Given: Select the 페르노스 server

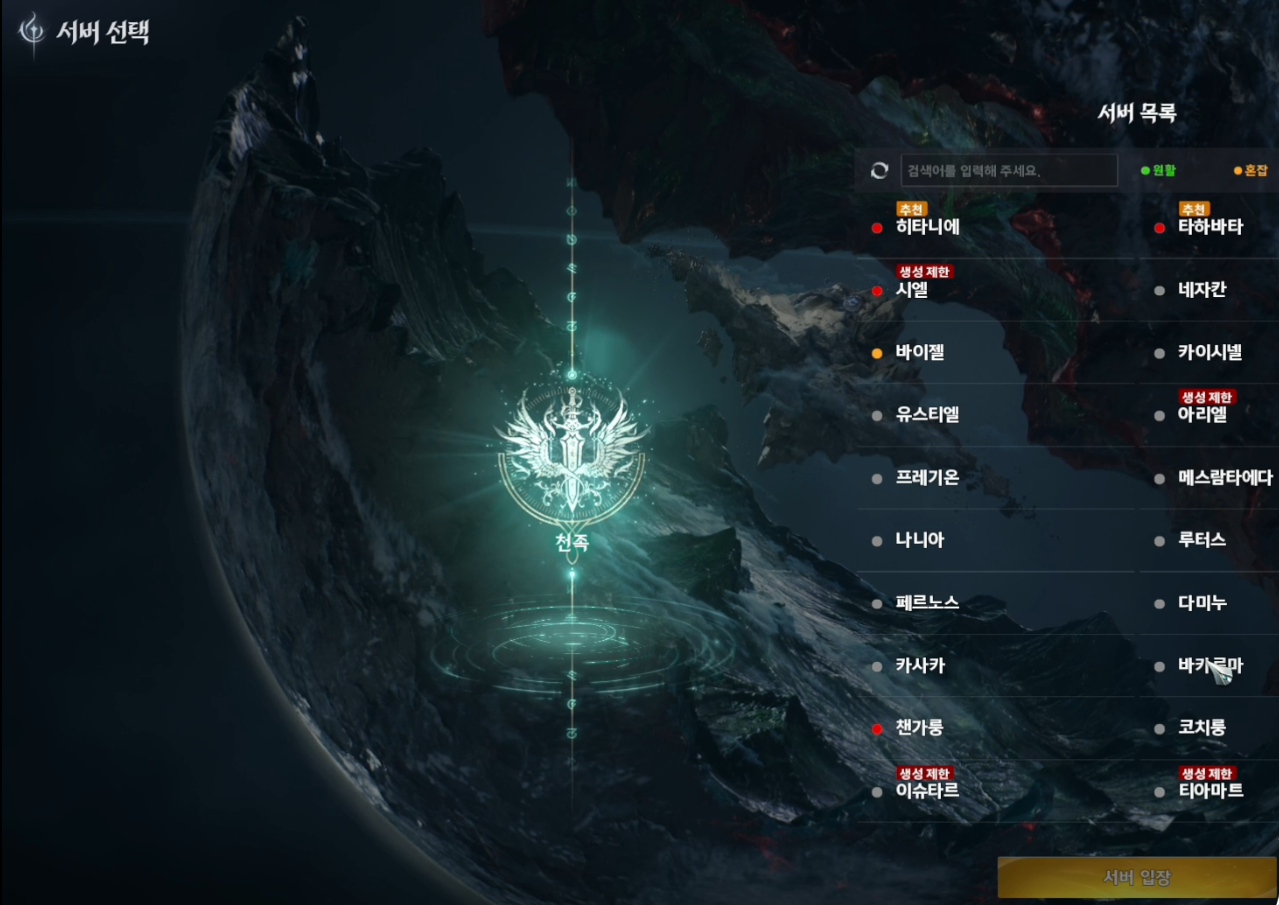Looking at the screenshot, I should coord(928,603).
